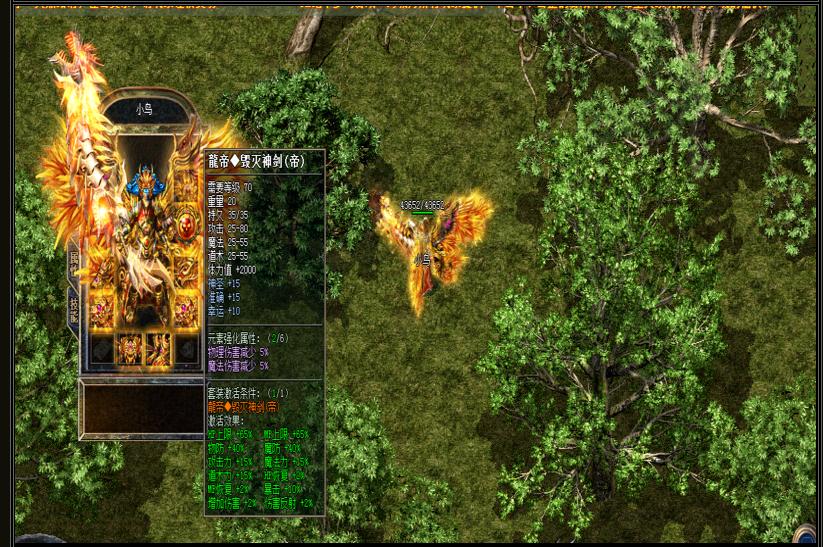The width and height of the screenshot is (823, 547).
Task: Switch to the upper side tab of character panel
Action: 74,262
